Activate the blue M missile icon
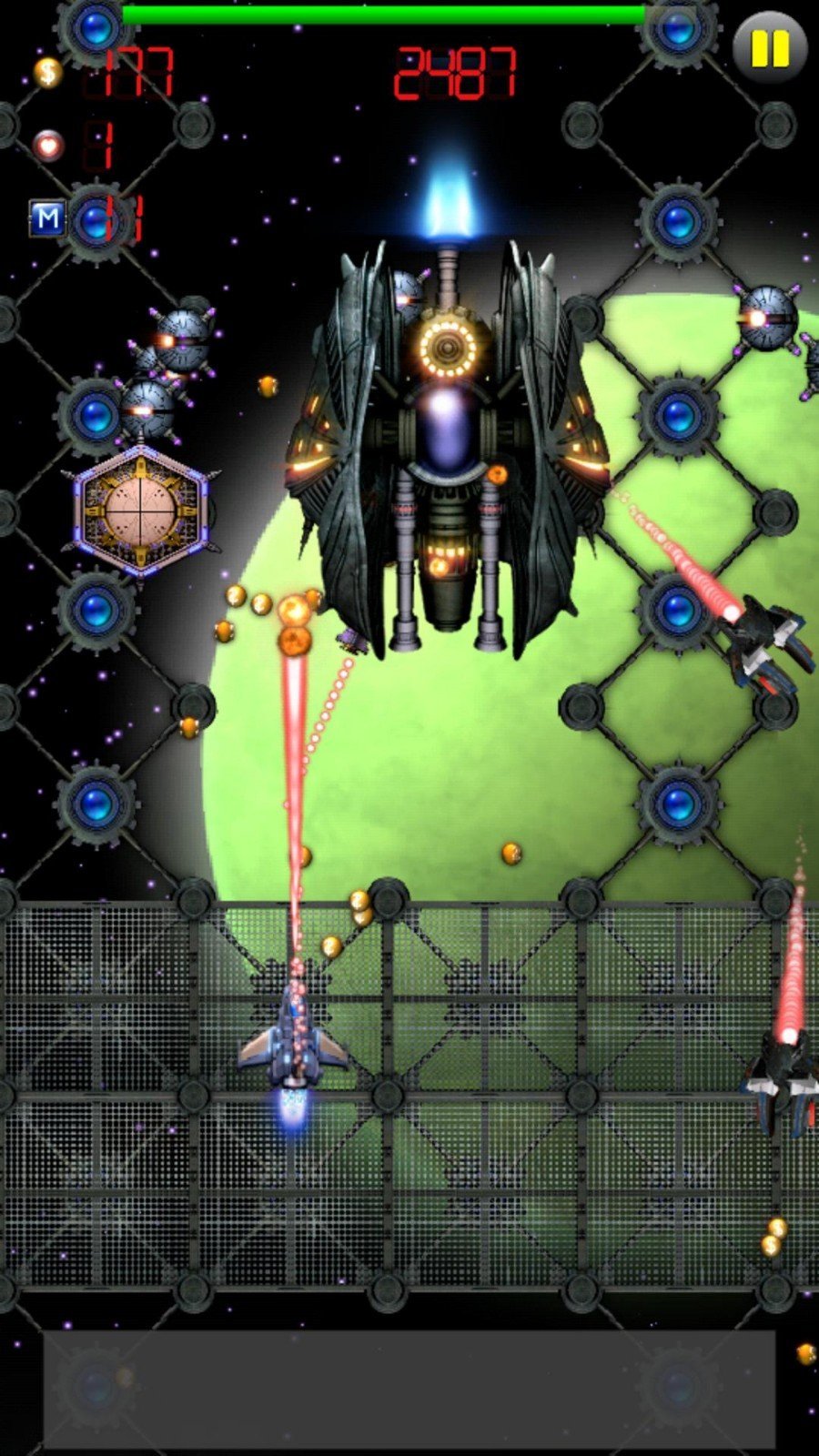The image size is (819, 1456). tap(47, 218)
